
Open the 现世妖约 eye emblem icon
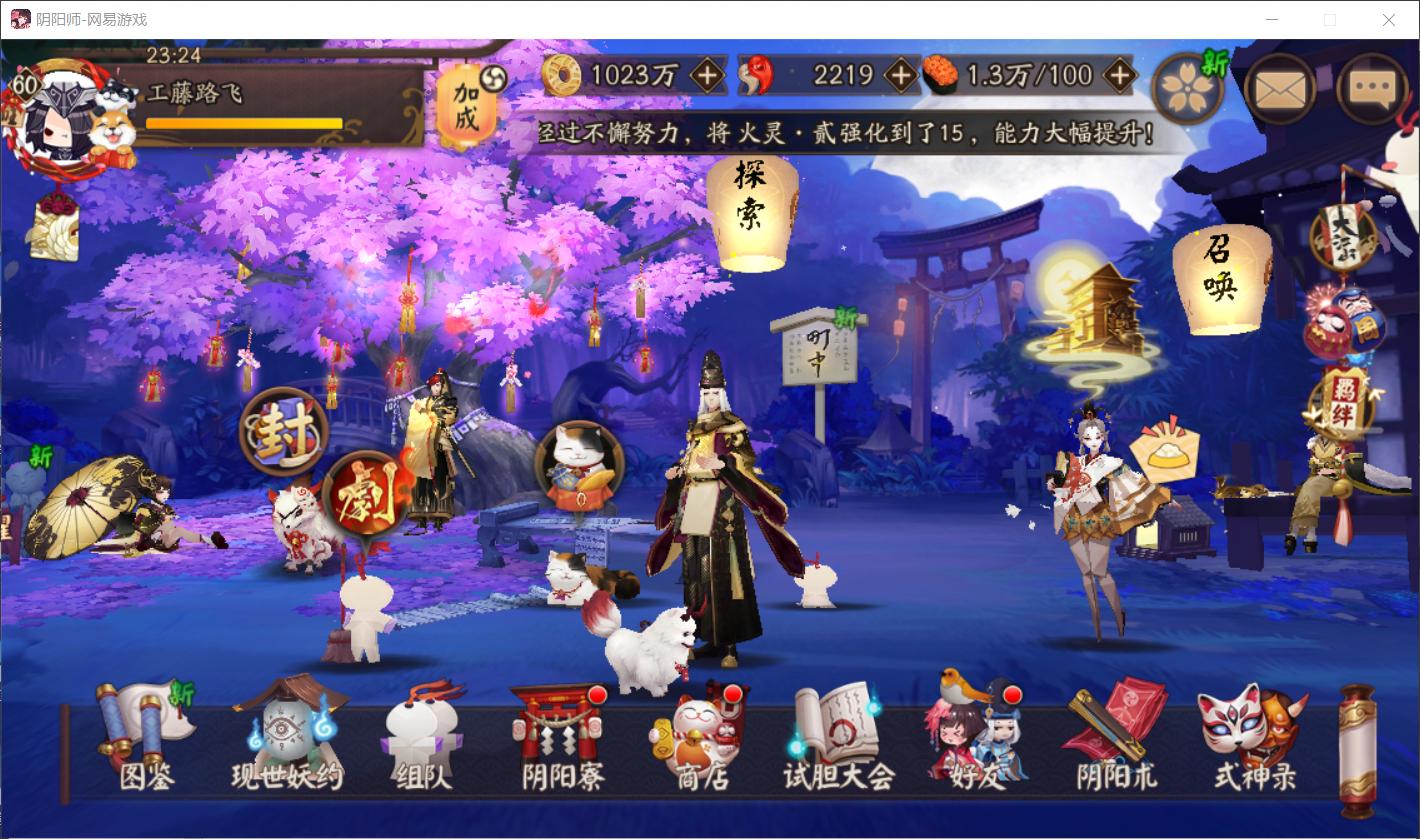click(285, 725)
